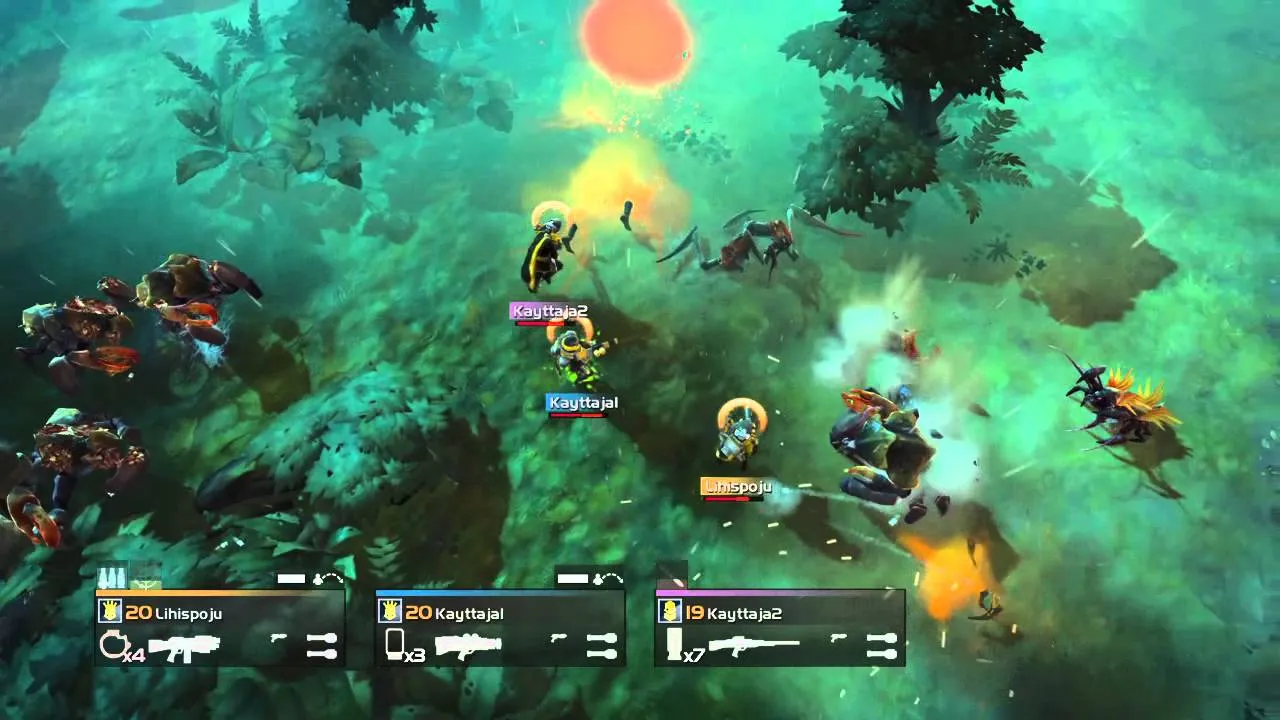Click Kayttaja2's rank badge
The image size is (1280, 720).
point(670,612)
